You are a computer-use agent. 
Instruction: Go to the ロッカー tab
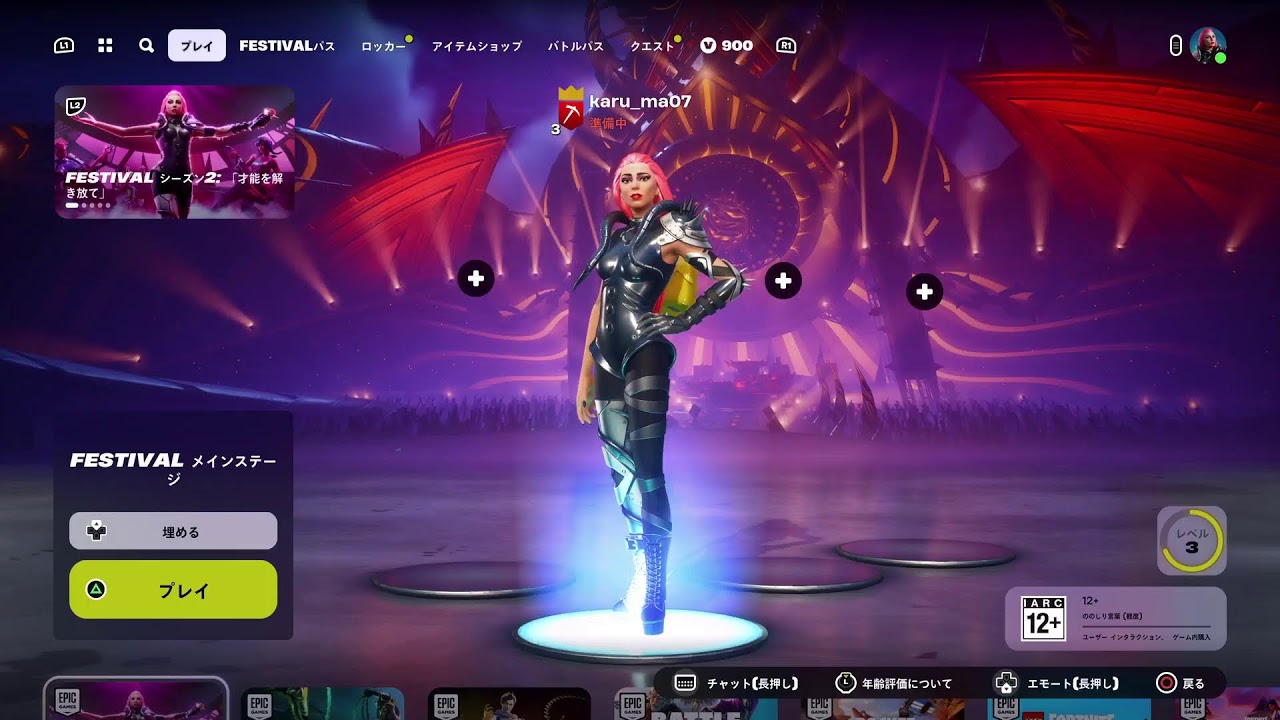(x=383, y=46)
